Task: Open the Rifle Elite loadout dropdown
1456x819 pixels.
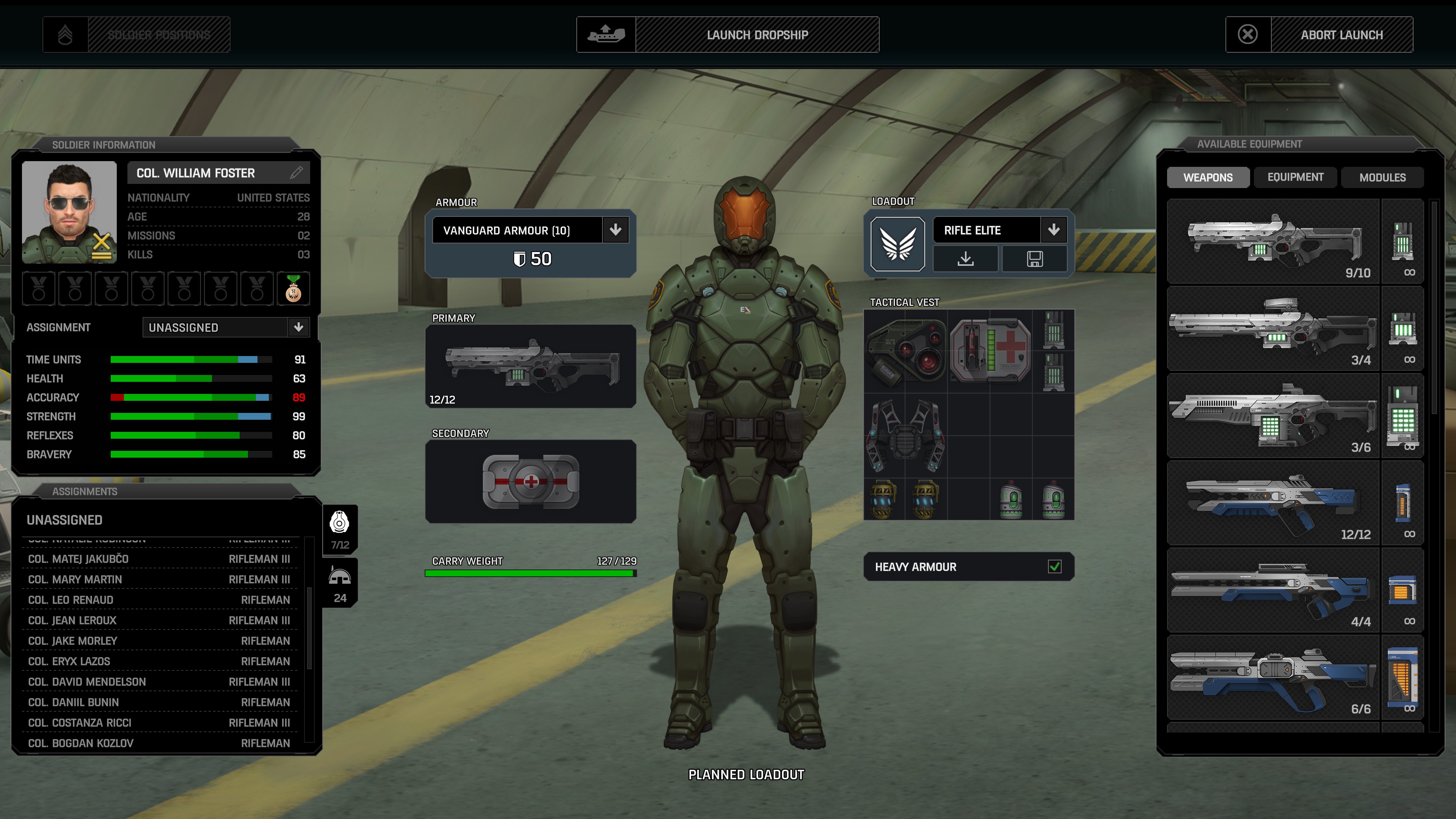Action: click(x=1054, y=230)
